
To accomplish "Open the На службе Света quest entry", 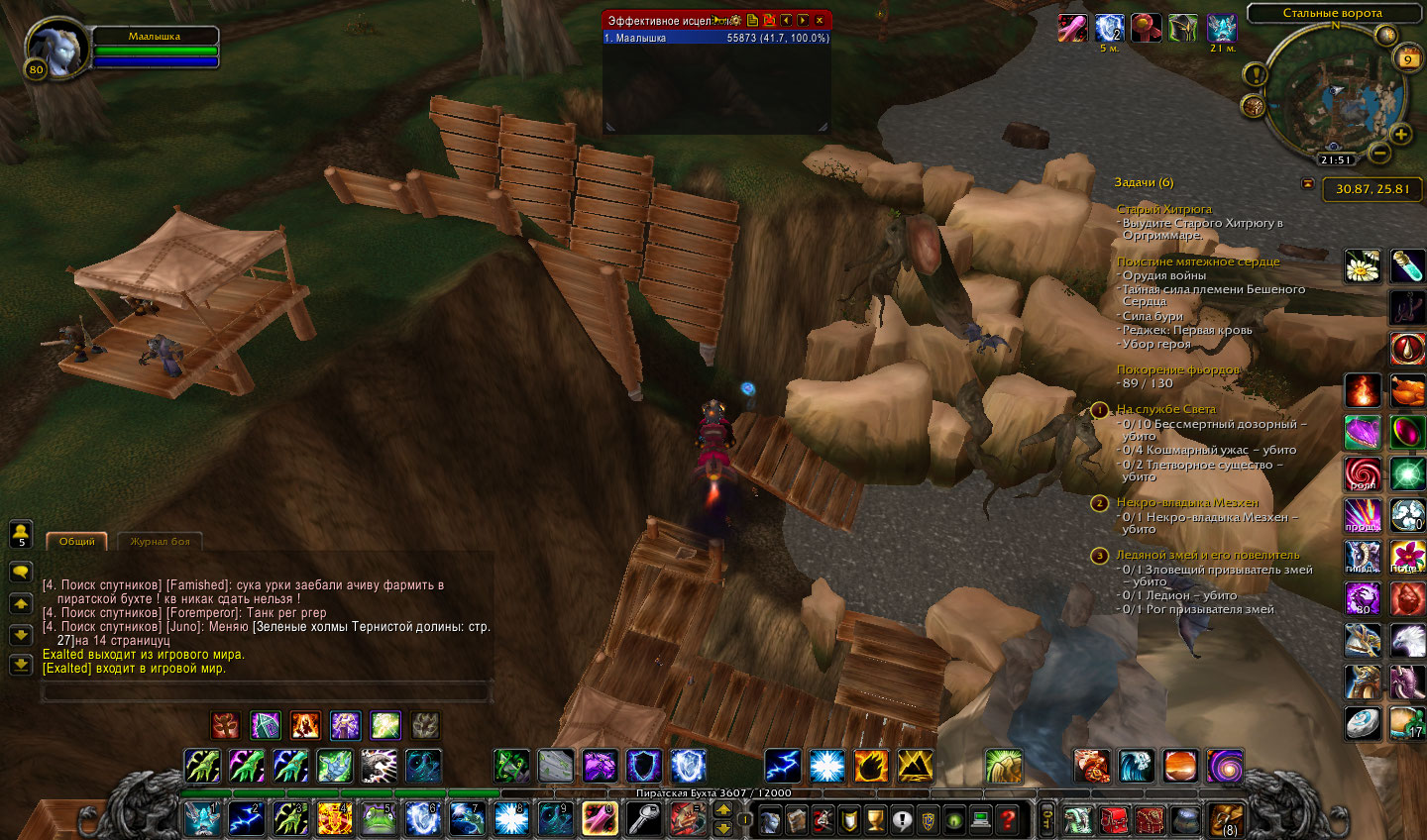I will coord(1165,409).
